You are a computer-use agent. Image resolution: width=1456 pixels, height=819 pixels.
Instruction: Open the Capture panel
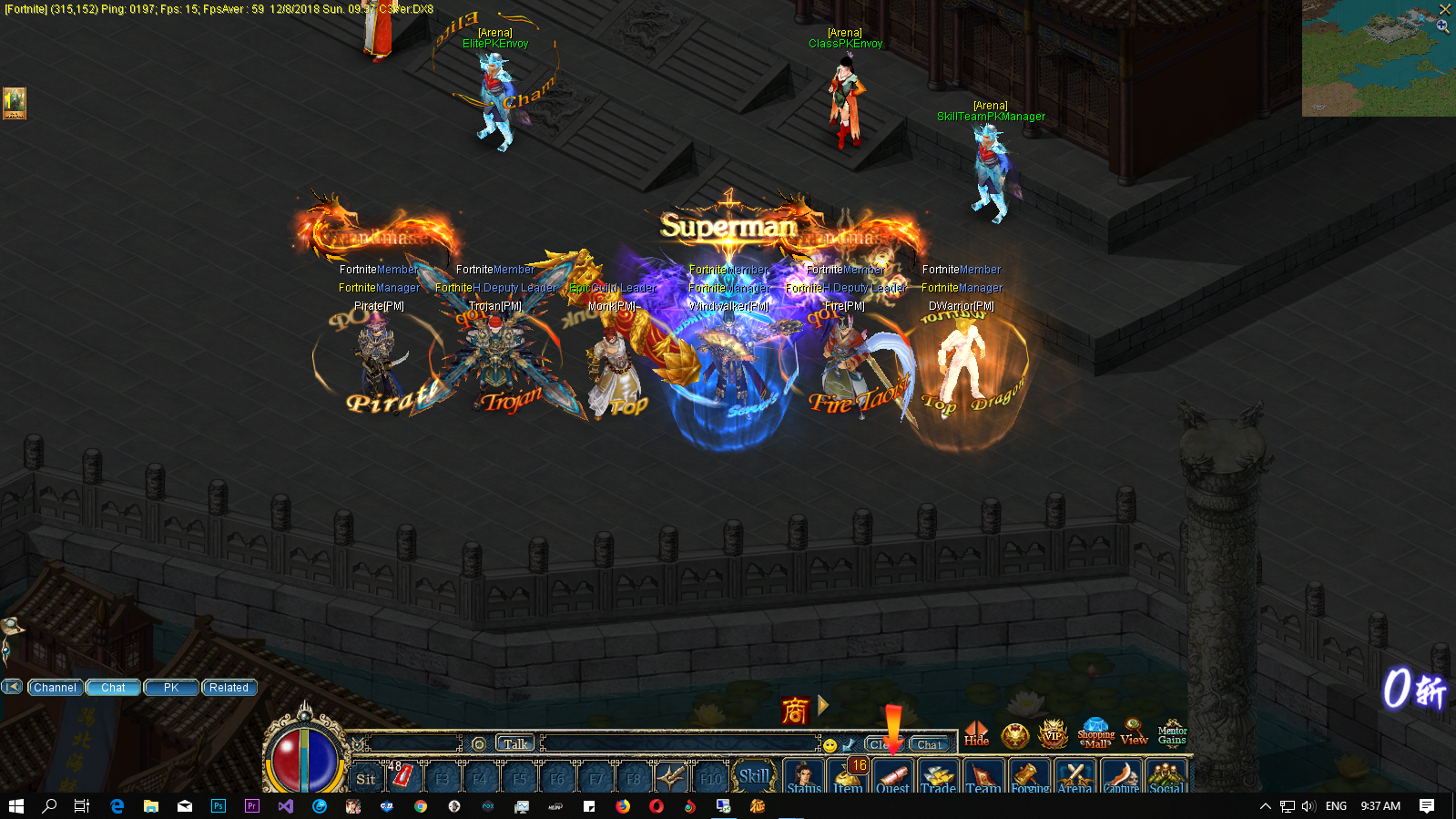(x=1121, y=776)
